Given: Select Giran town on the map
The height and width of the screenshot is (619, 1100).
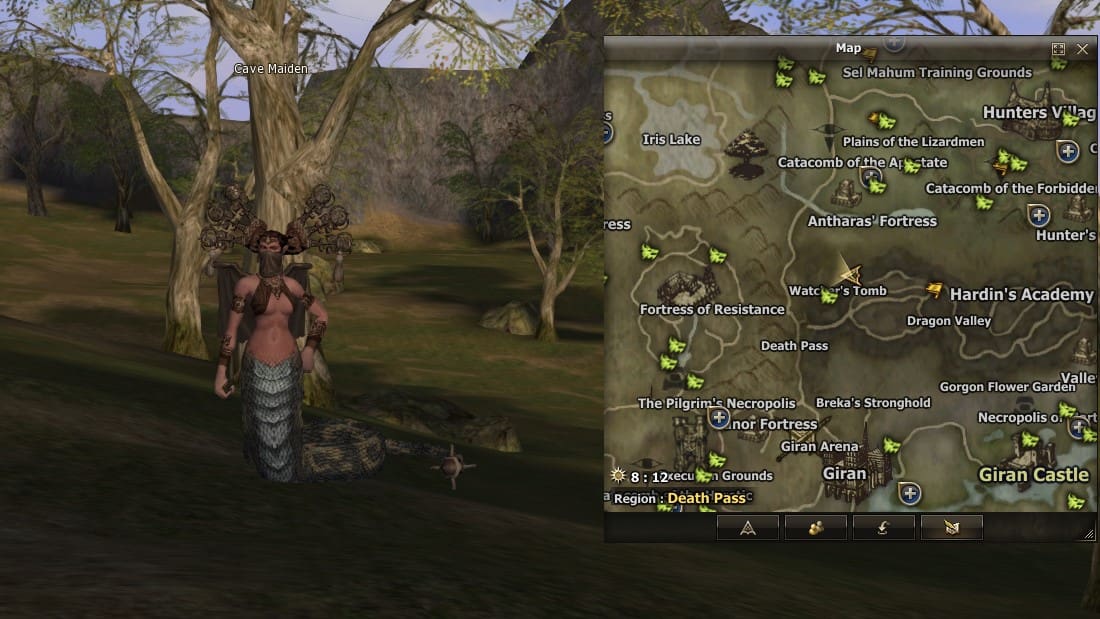Looking at the screenshot, I should (x=844, y=473).
